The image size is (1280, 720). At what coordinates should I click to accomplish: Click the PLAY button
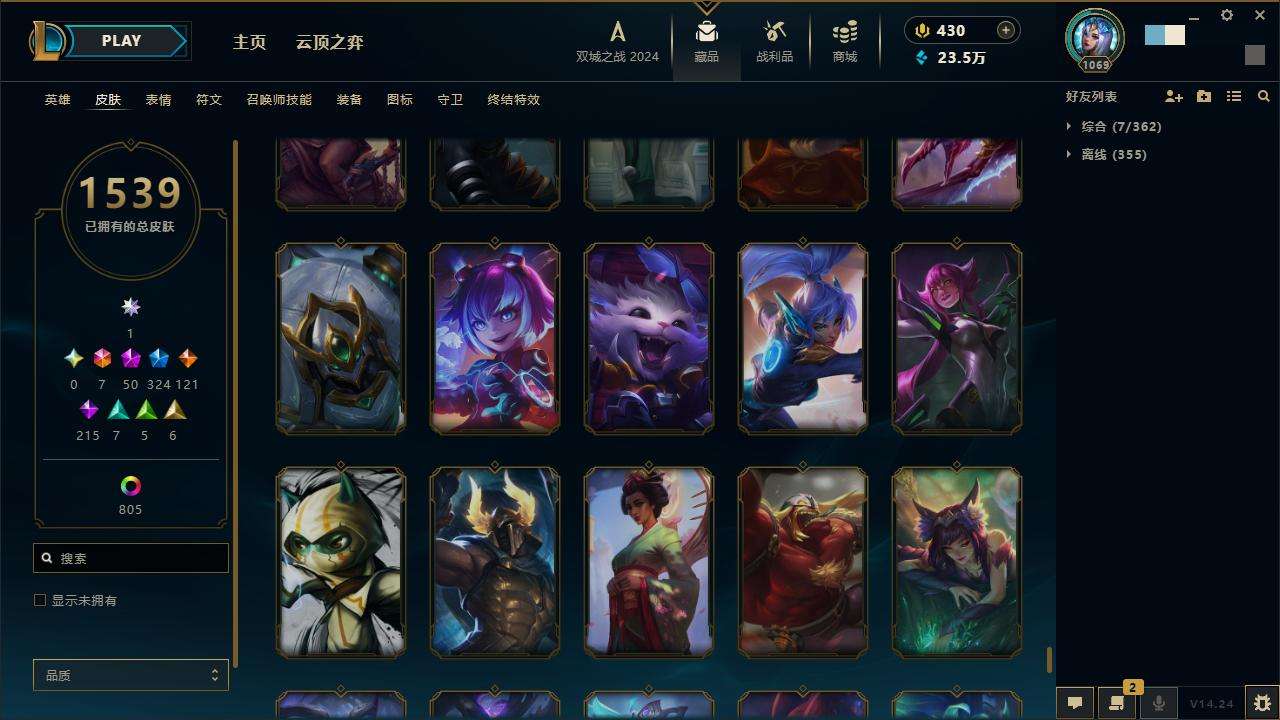pyautogui.click(x=122, y=41)
